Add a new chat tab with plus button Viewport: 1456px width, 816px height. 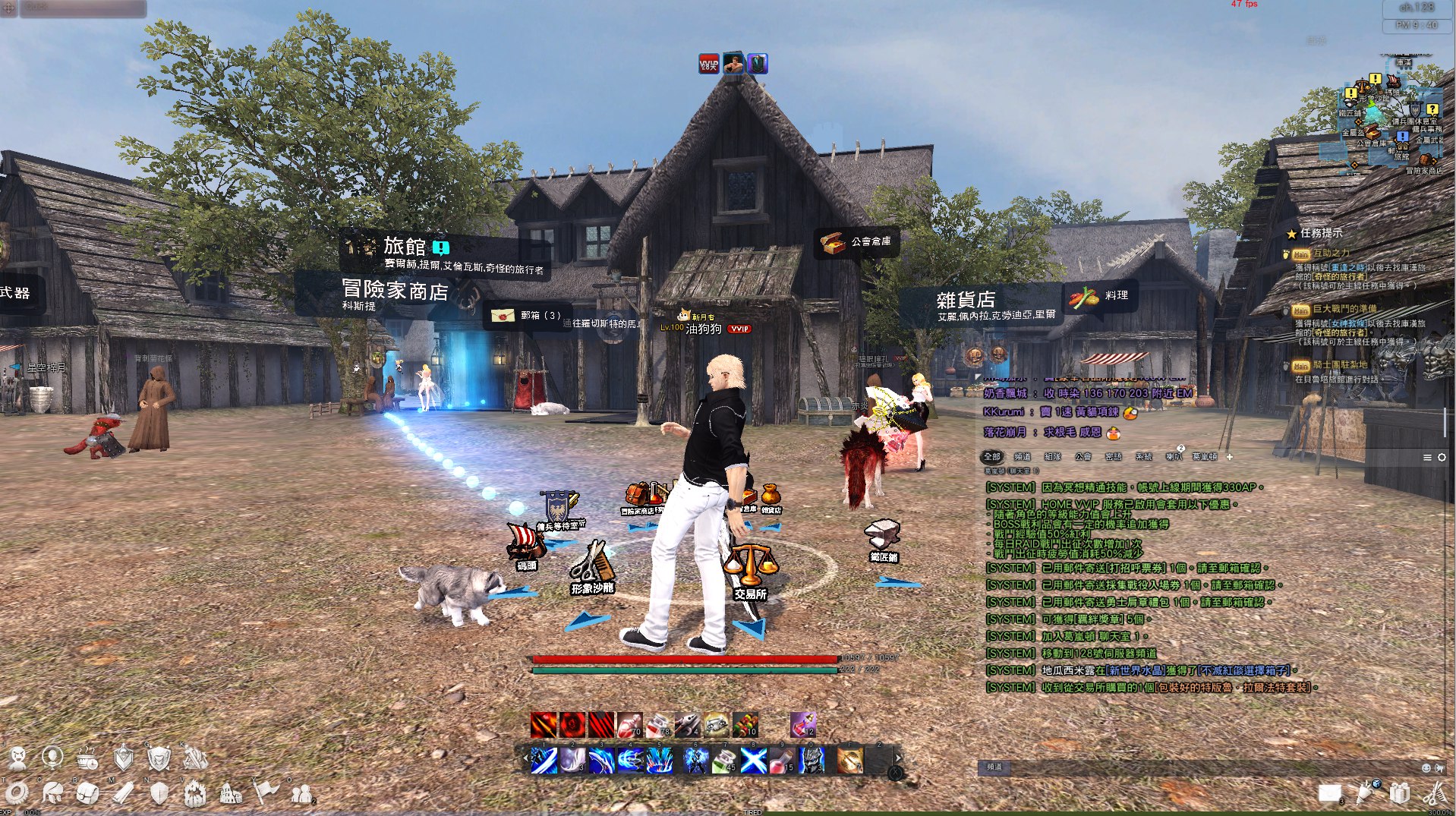click(x=1230, y=457)
